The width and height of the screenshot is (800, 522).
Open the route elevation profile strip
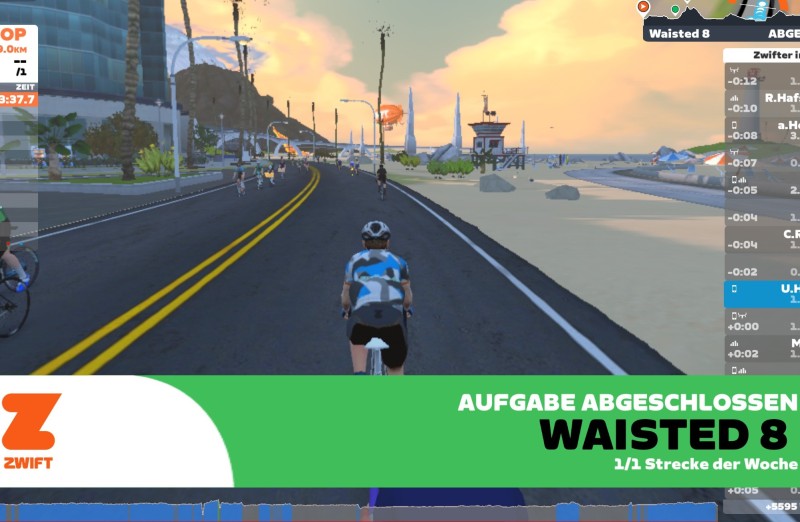point(720,11)
